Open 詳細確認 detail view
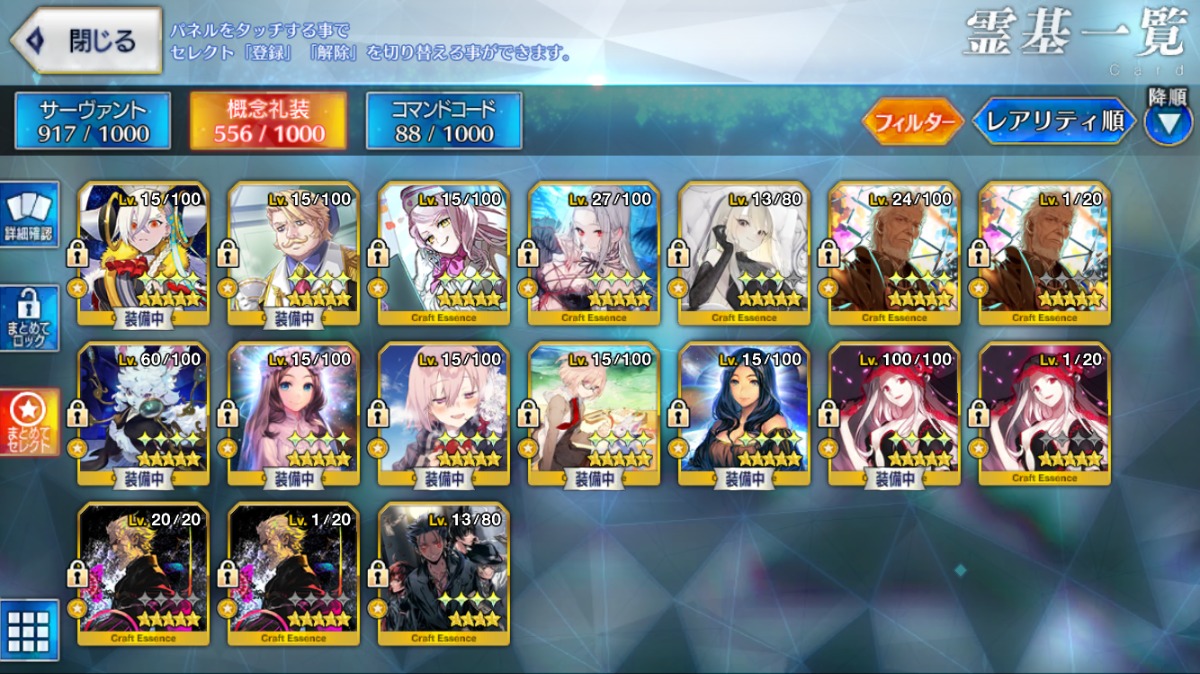 point(30,214)
